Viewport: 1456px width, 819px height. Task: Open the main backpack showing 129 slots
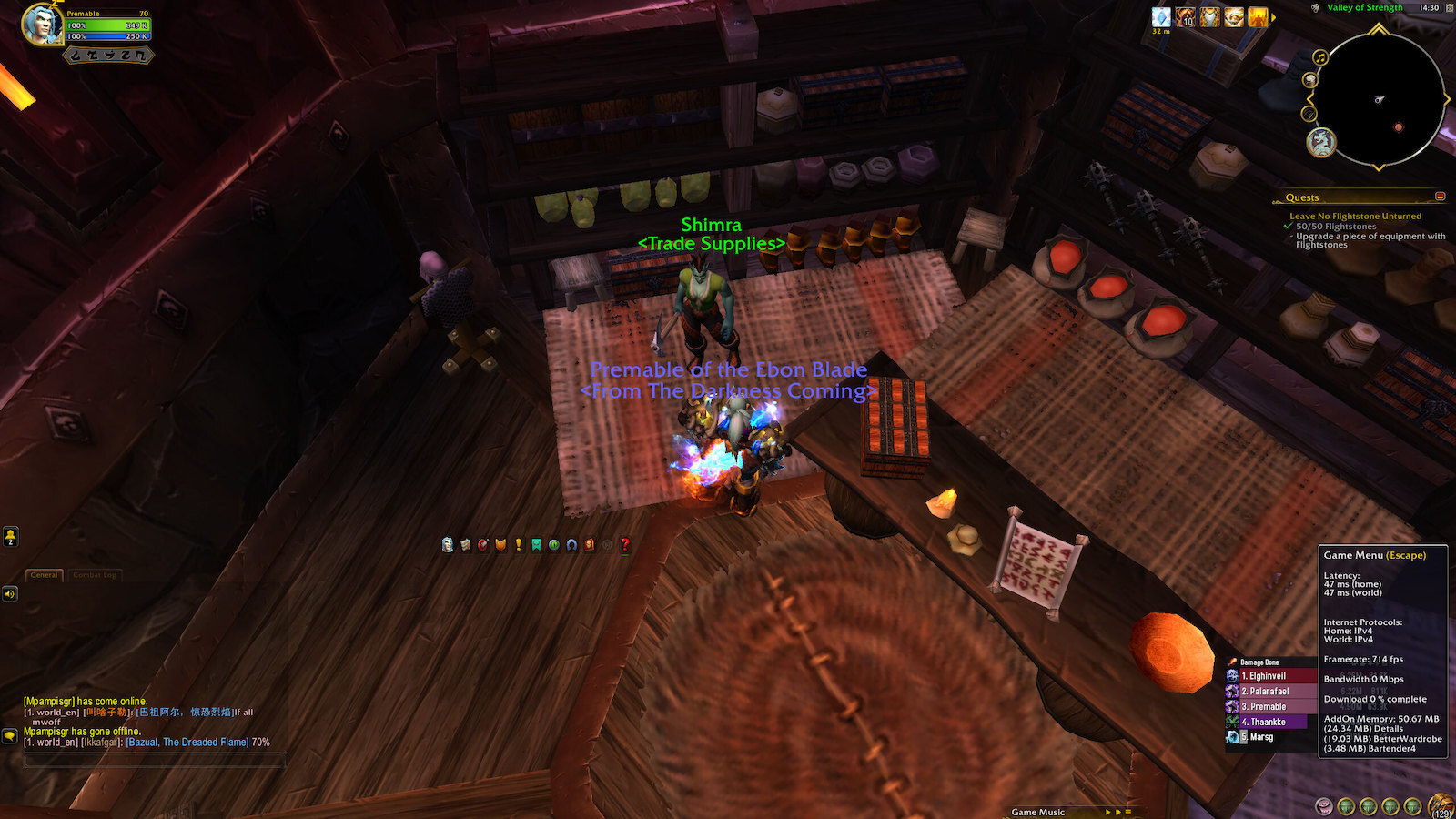(x=1441, y=806)
